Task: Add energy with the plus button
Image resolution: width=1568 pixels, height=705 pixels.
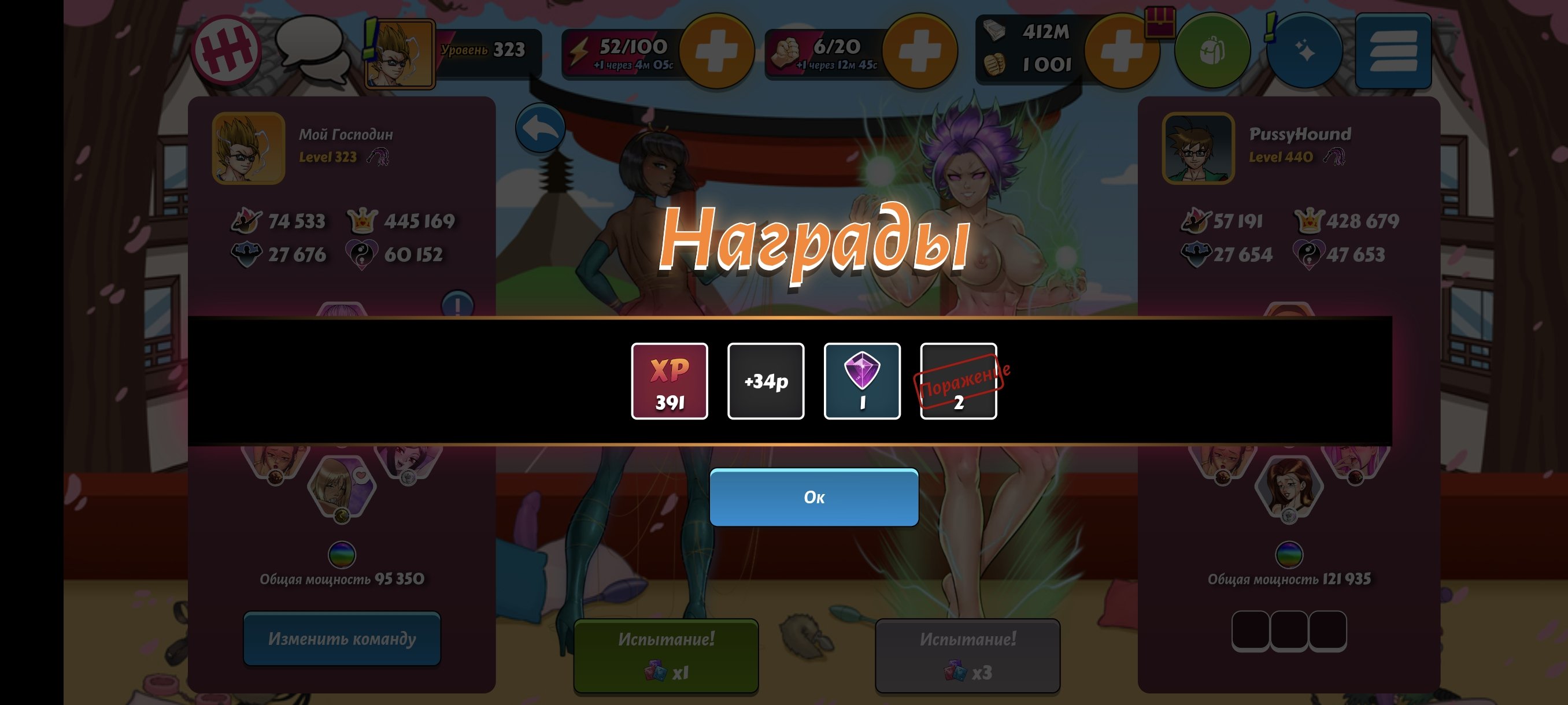Action: click(x=716, y=51)
